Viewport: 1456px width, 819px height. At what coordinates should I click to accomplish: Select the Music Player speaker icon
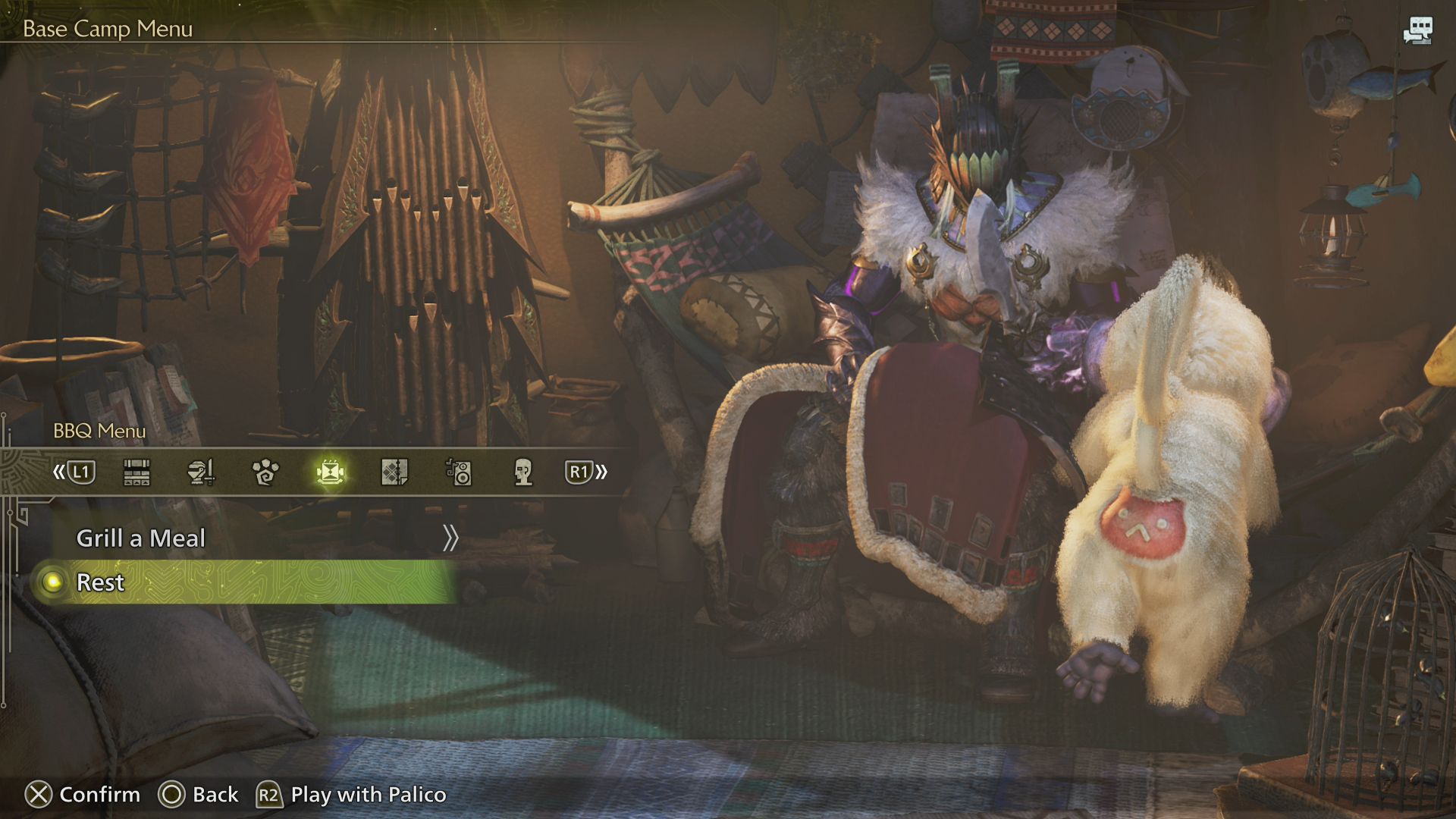pyautogui.click(x=459, y=472)
